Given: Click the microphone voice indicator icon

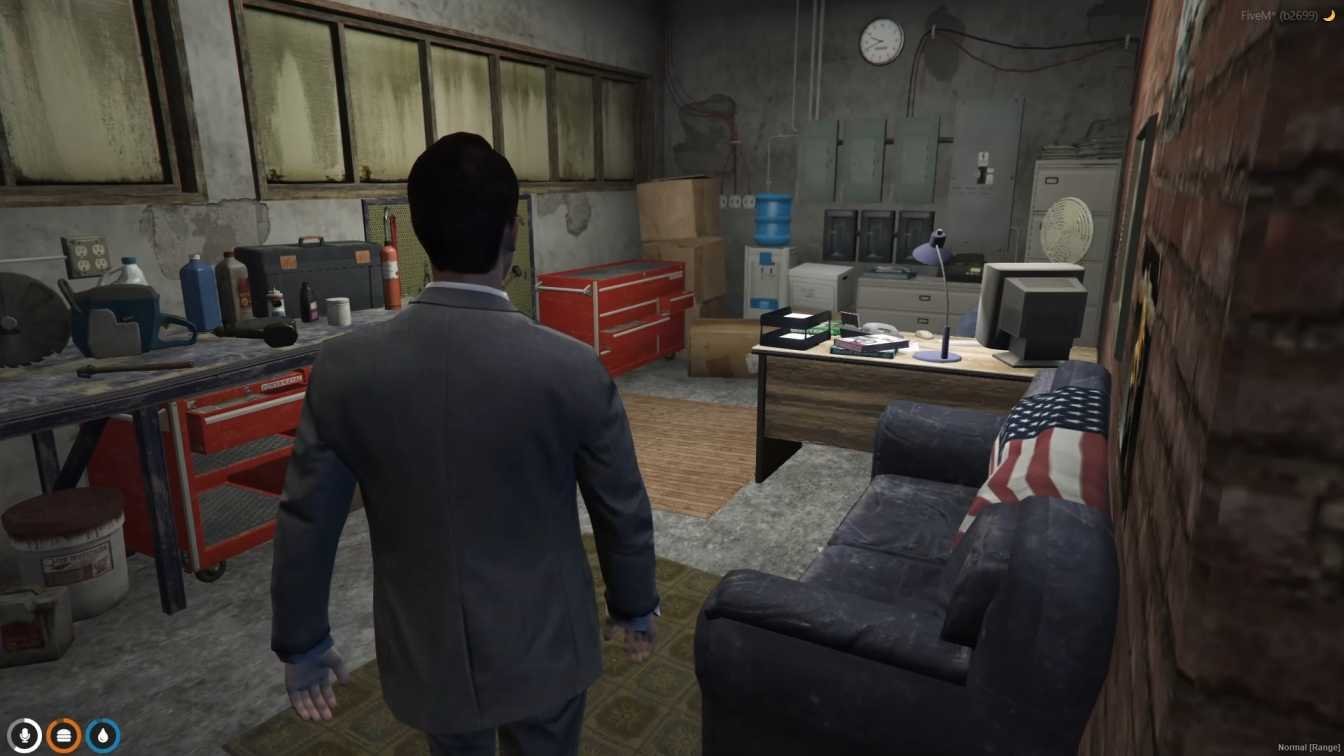Looking at the screenshot, I should click(x=25, y=736).
